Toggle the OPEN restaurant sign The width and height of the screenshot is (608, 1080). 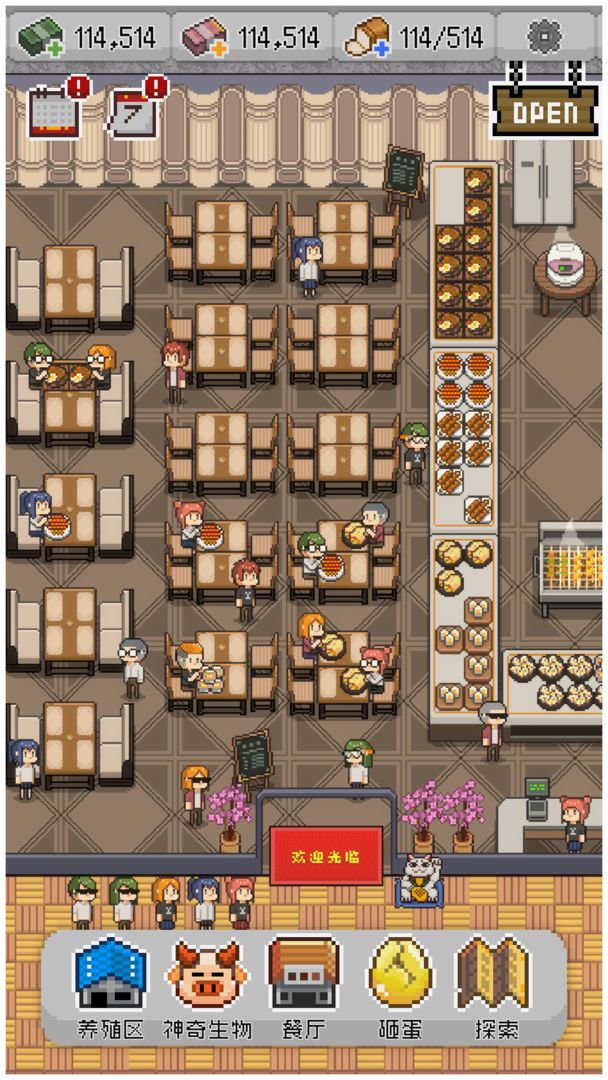545,110
